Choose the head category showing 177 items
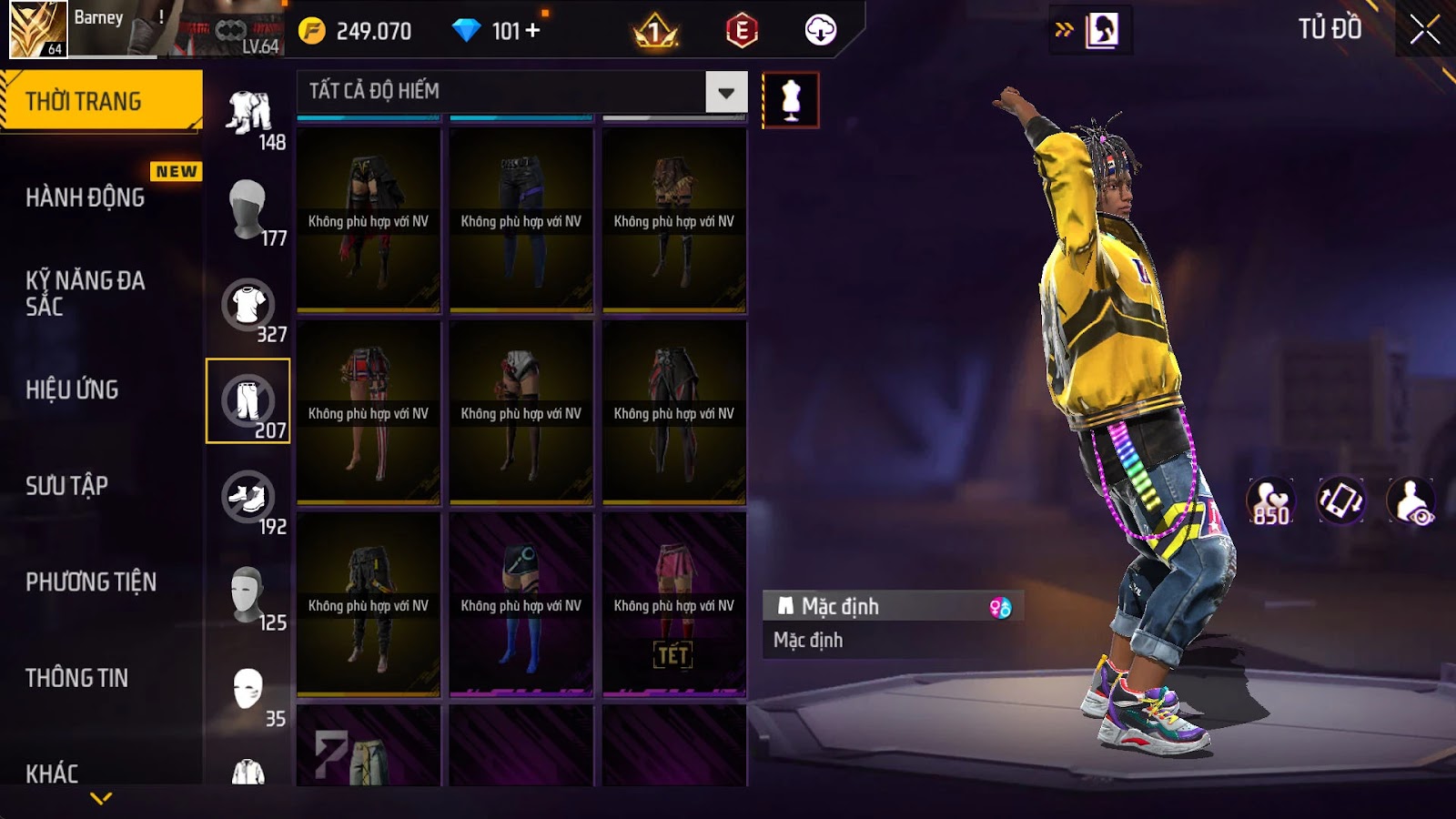Screen dimensions: 1456x819 tap(248, 209)
